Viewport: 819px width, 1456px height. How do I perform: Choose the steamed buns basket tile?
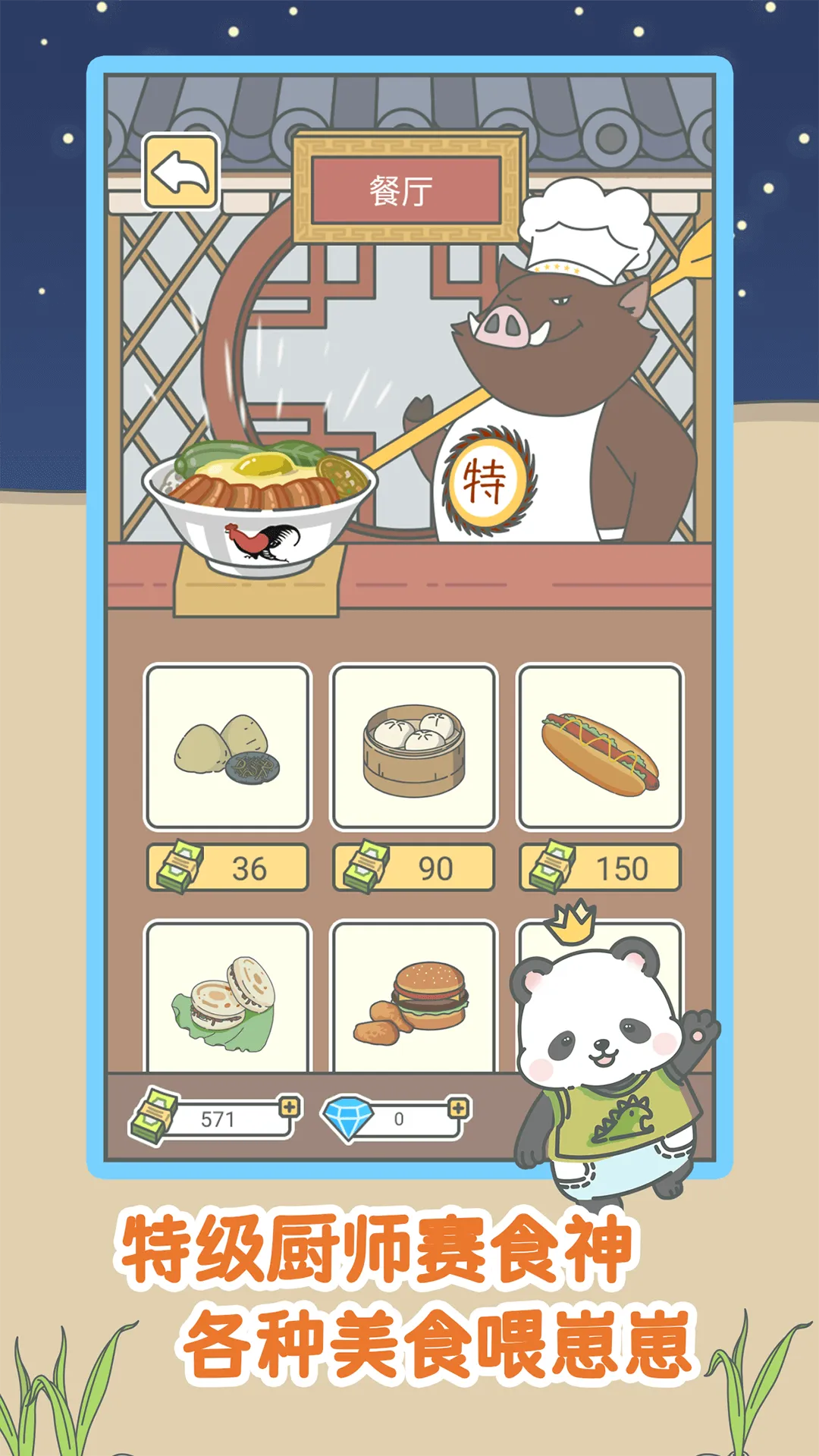413,746
